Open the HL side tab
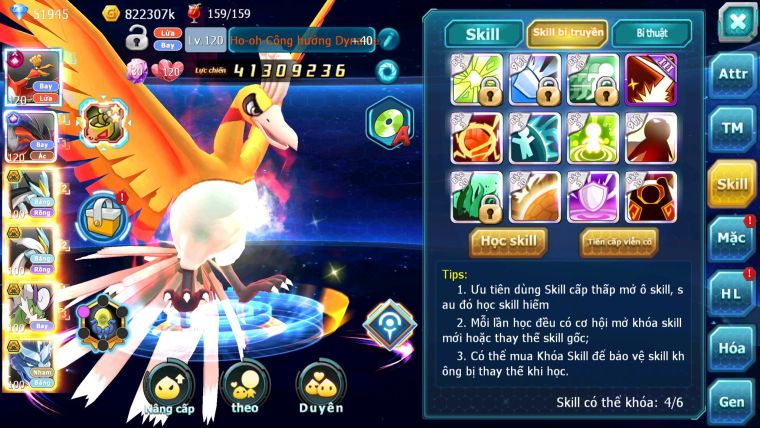Image resolution: width=760 pixels, height=428 pixels. [732, 292]
